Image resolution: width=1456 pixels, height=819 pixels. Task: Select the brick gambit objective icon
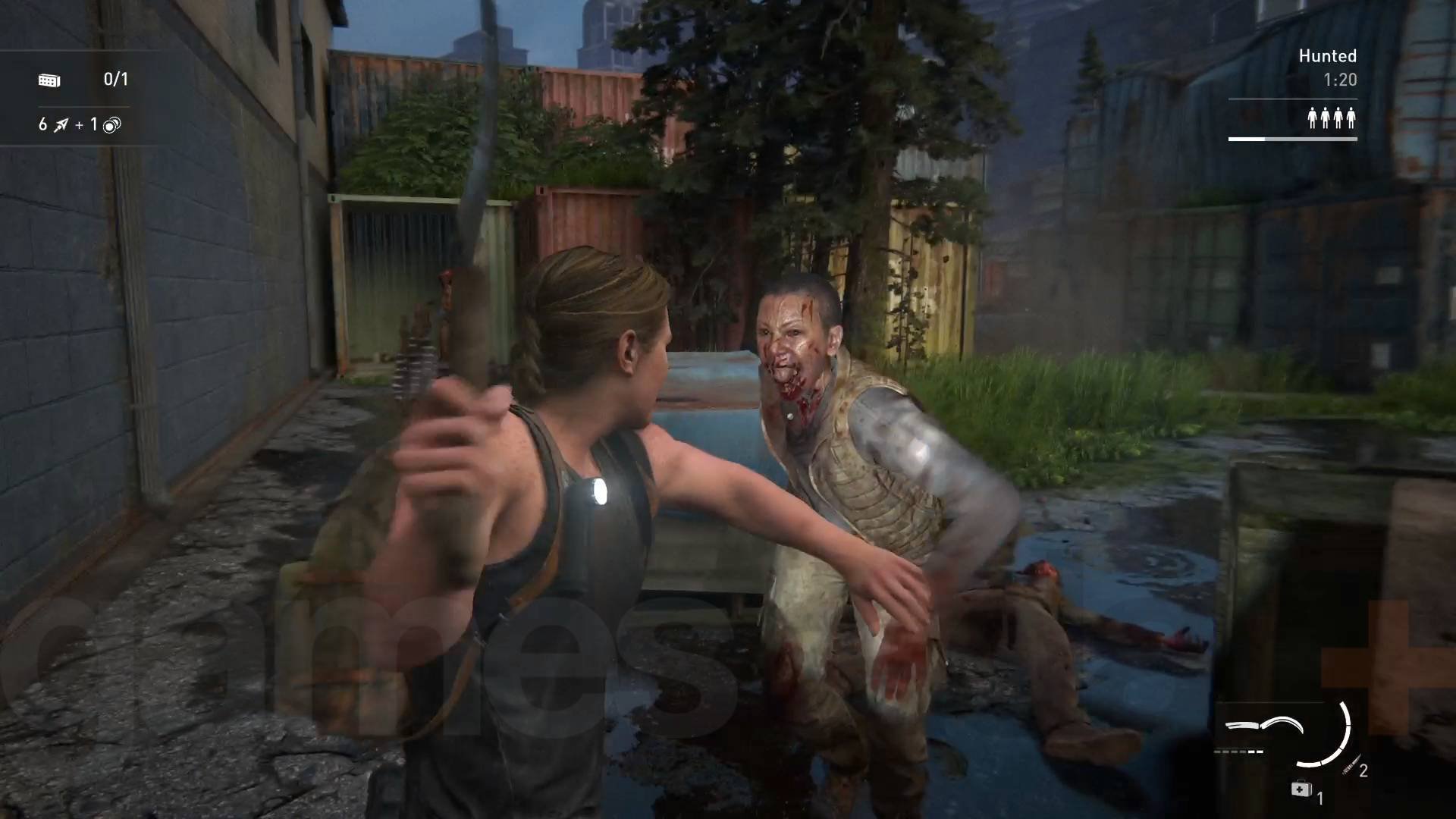pyautogui.click(x=49, y=80)
